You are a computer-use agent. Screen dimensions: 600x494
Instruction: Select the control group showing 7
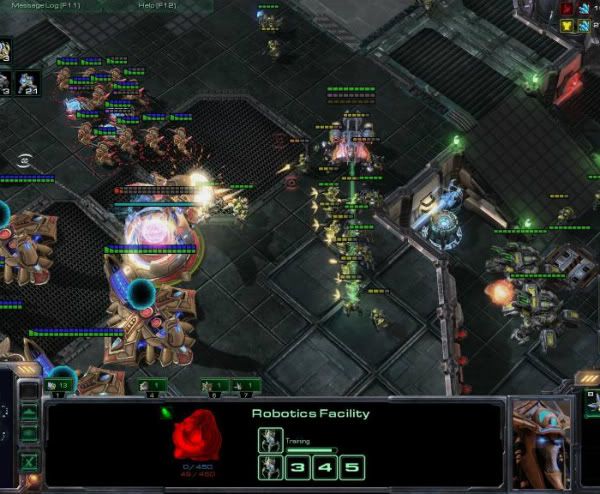pos(245,385)
